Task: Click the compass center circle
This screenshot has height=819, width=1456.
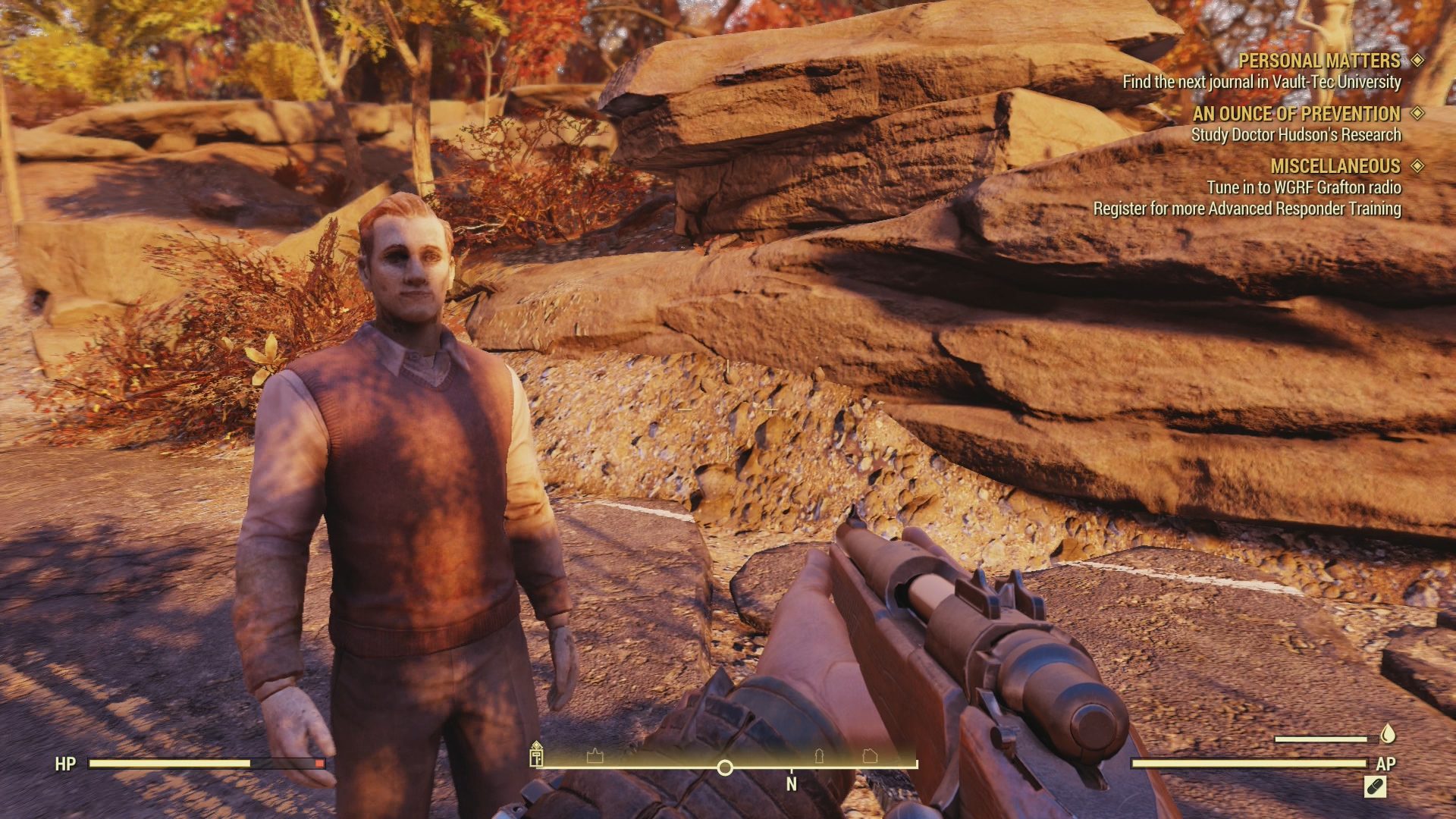Action: (x=725, y=768)
